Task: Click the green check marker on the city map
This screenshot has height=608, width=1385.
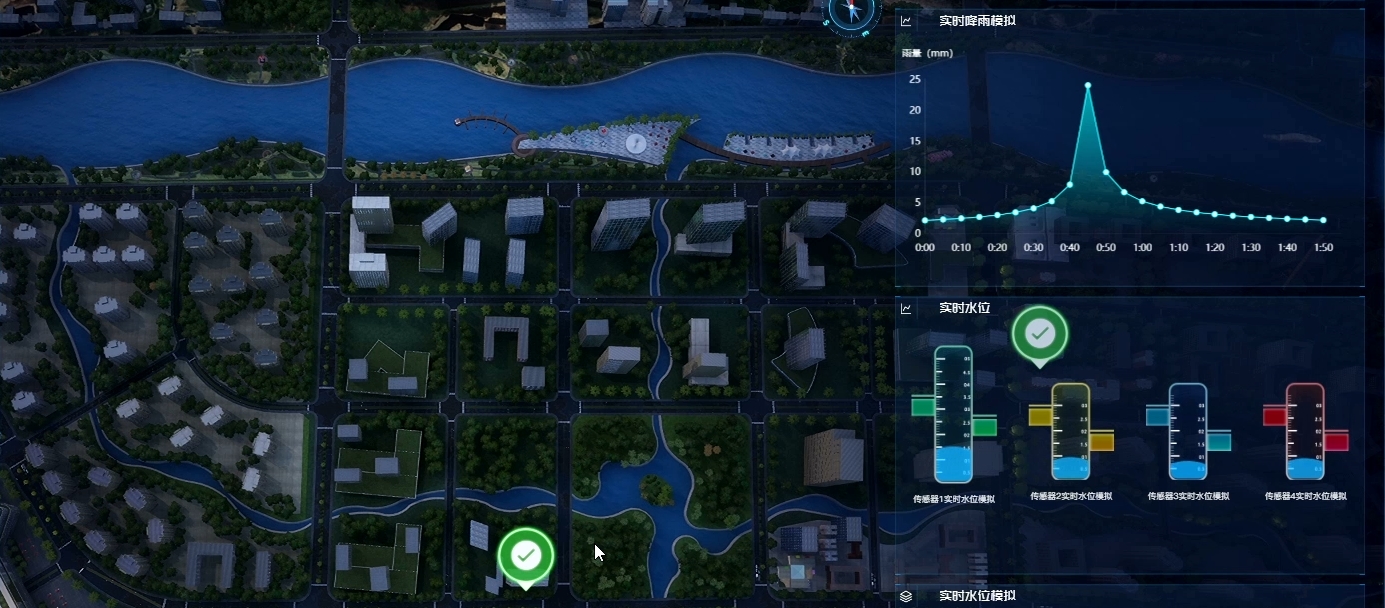Action: 526,555
